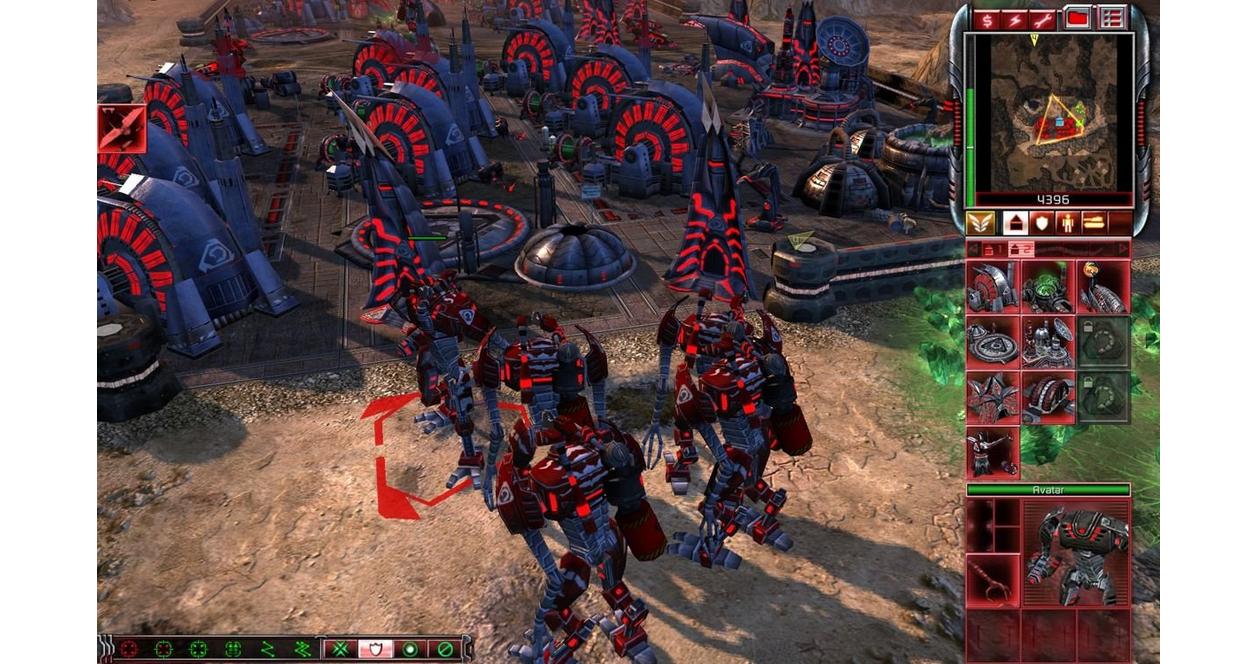Build the green-glowing reactor structure icon
1256x664 pixels.
[1047, 288]
